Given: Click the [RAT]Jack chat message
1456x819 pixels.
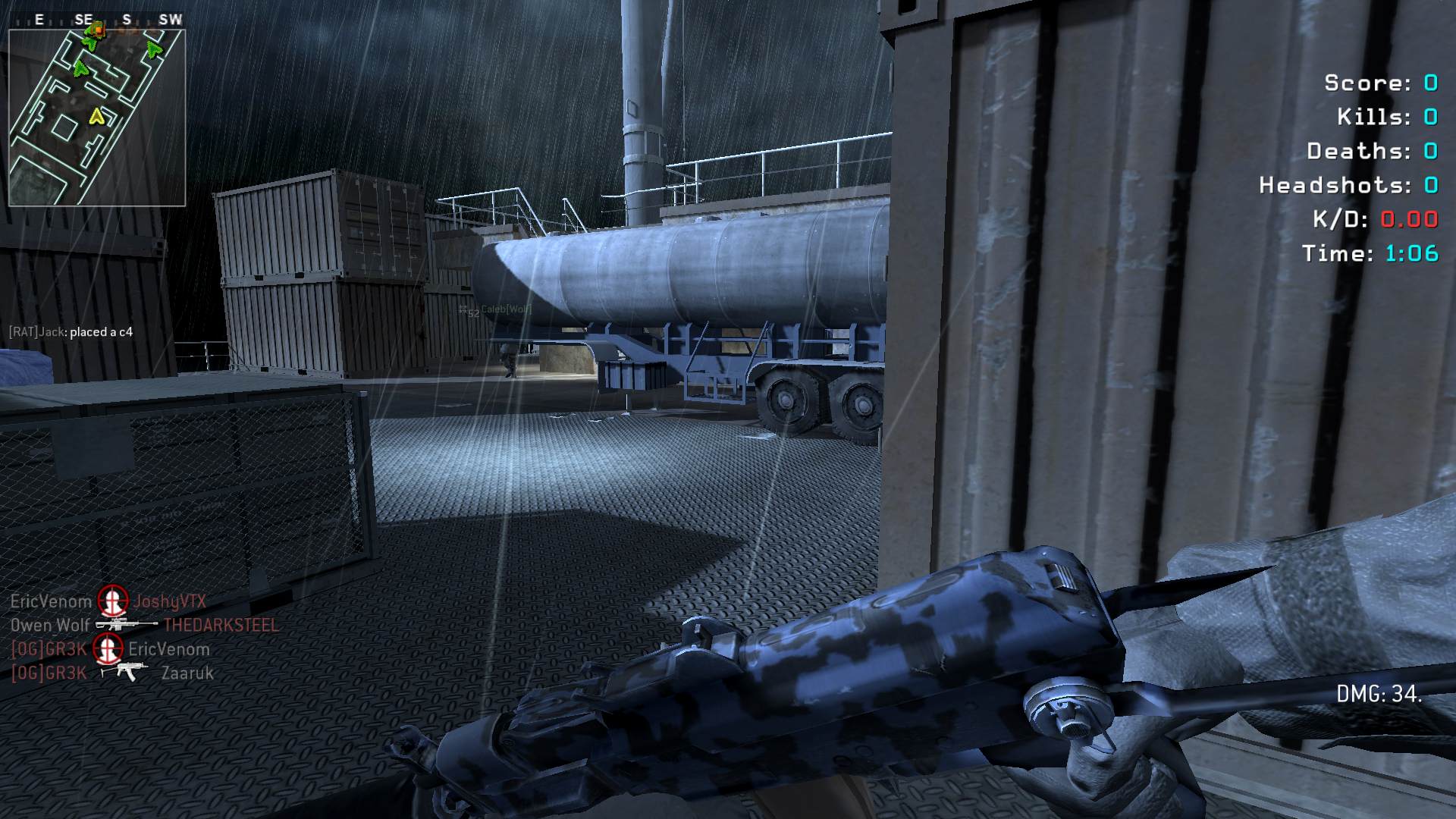Looking at the screenshot, I should (71, 332).
